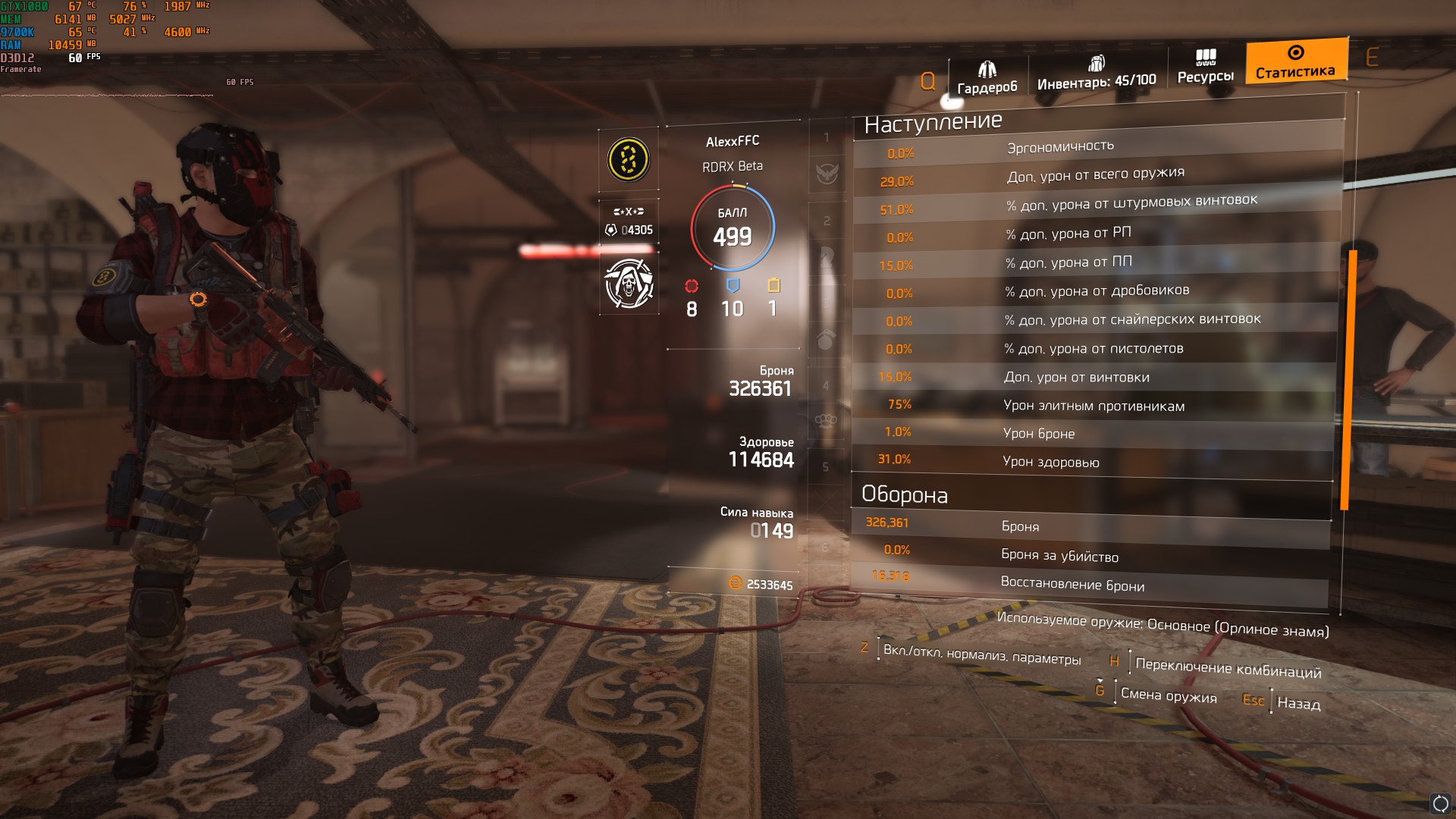Select the Урон элитным противникам stat row

coord(1093,406)
